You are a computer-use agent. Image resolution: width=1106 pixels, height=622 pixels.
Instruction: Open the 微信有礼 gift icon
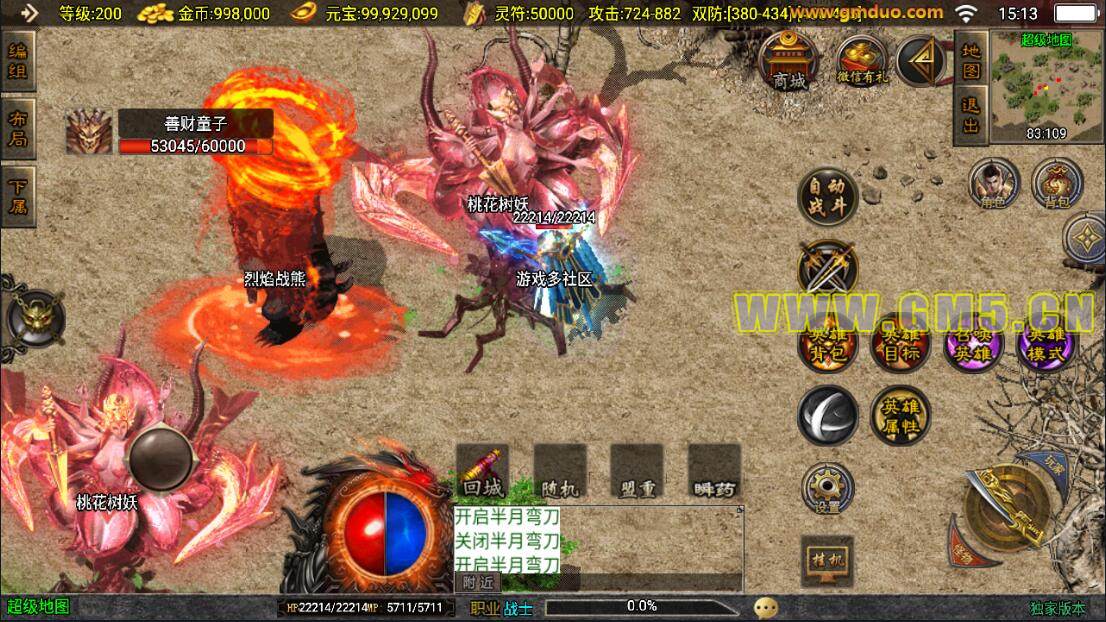(x=861, y=62)
